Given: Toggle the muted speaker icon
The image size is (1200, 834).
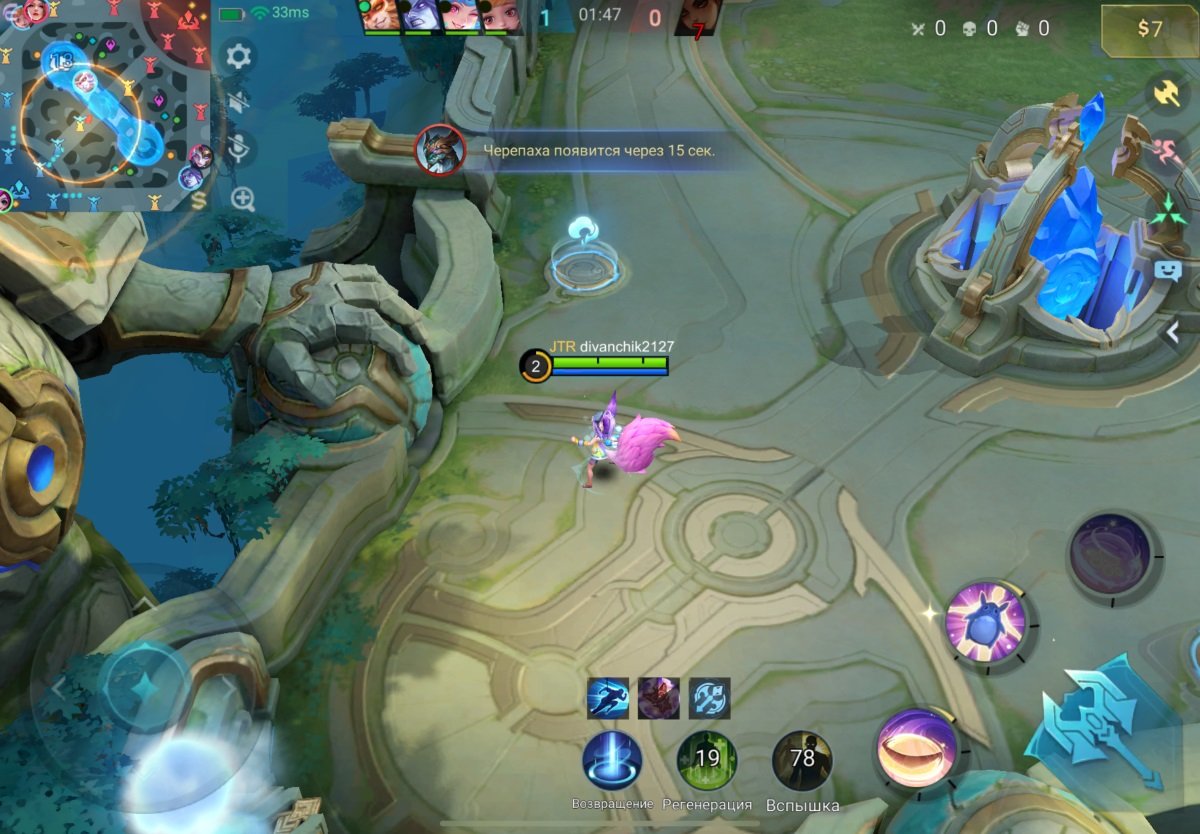Looking at the screenshot, I should [x=238, y=101].
